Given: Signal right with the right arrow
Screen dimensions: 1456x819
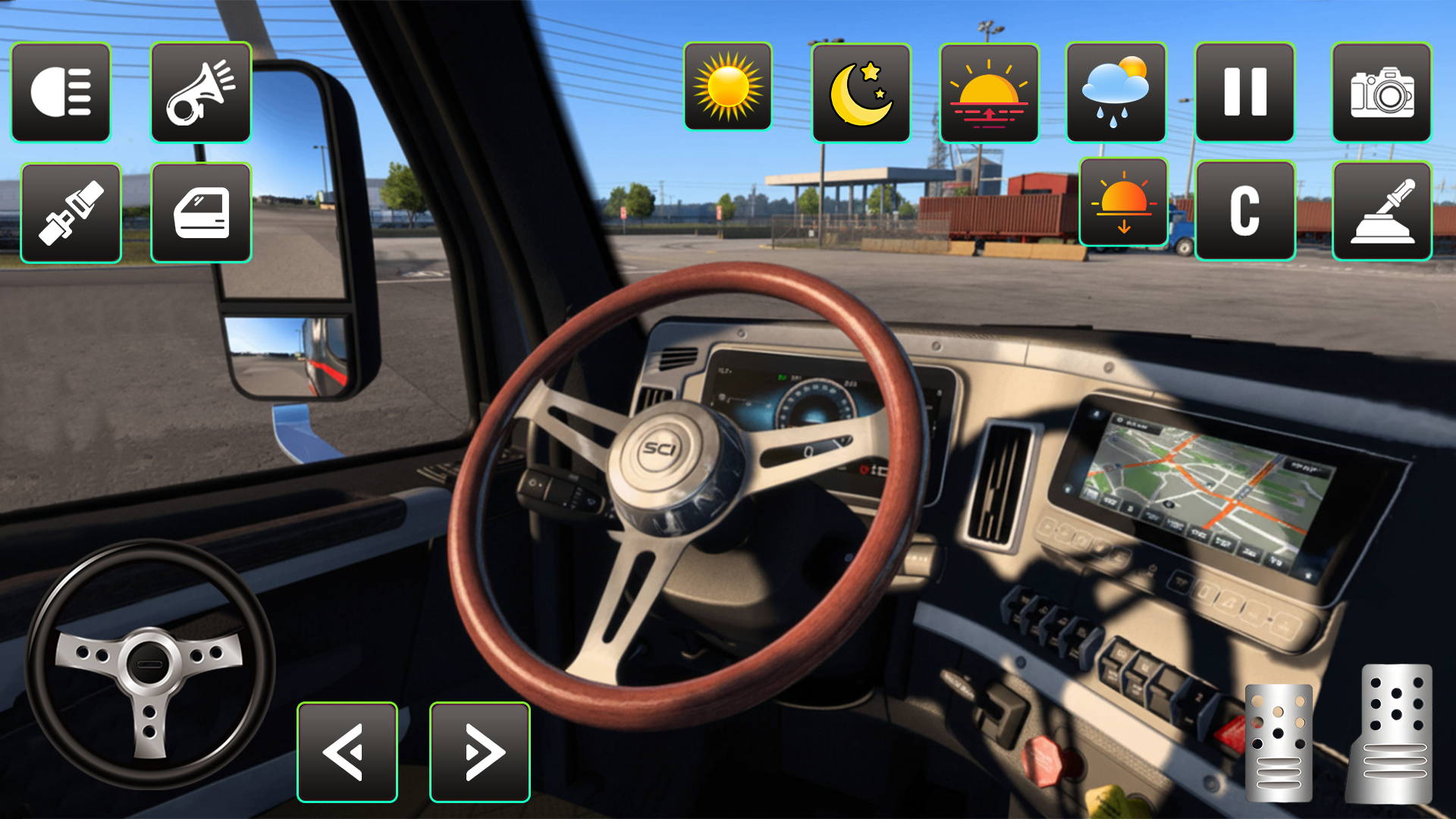Looking at the screenshot, I should pyautogui.click(x=479, y=751).
